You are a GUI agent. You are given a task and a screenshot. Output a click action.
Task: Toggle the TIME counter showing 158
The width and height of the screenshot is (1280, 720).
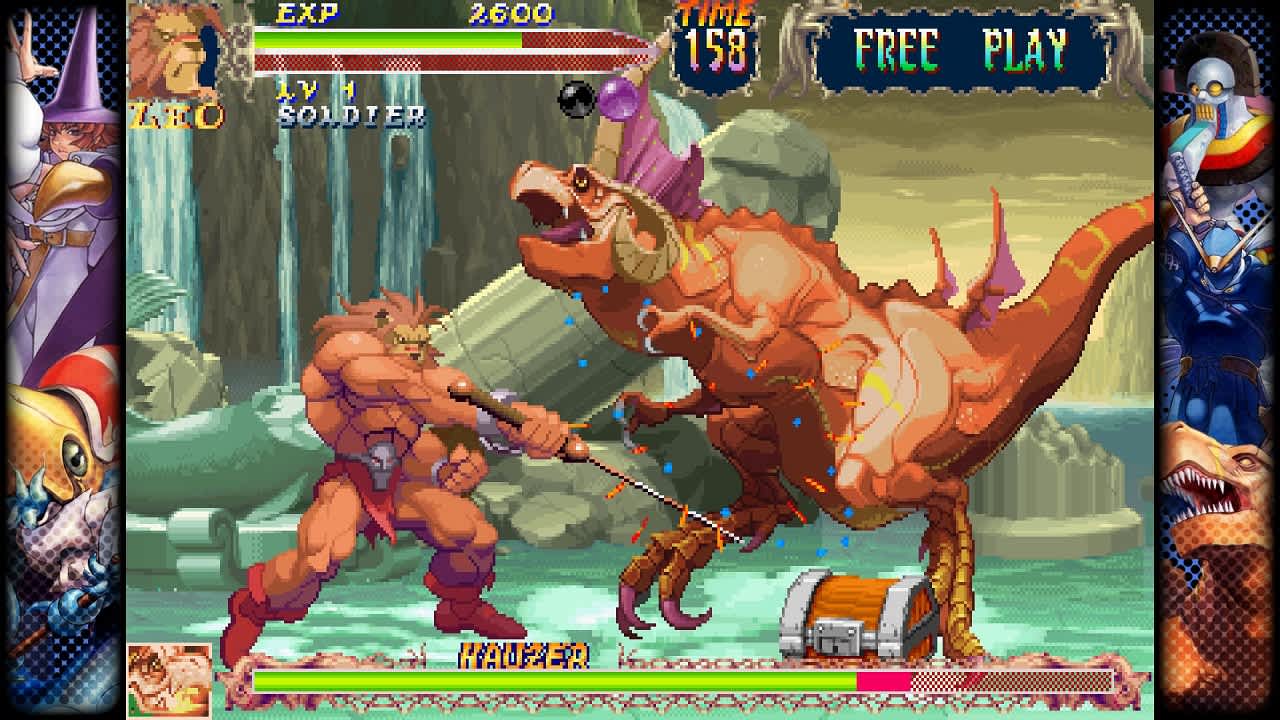[713, 45]
